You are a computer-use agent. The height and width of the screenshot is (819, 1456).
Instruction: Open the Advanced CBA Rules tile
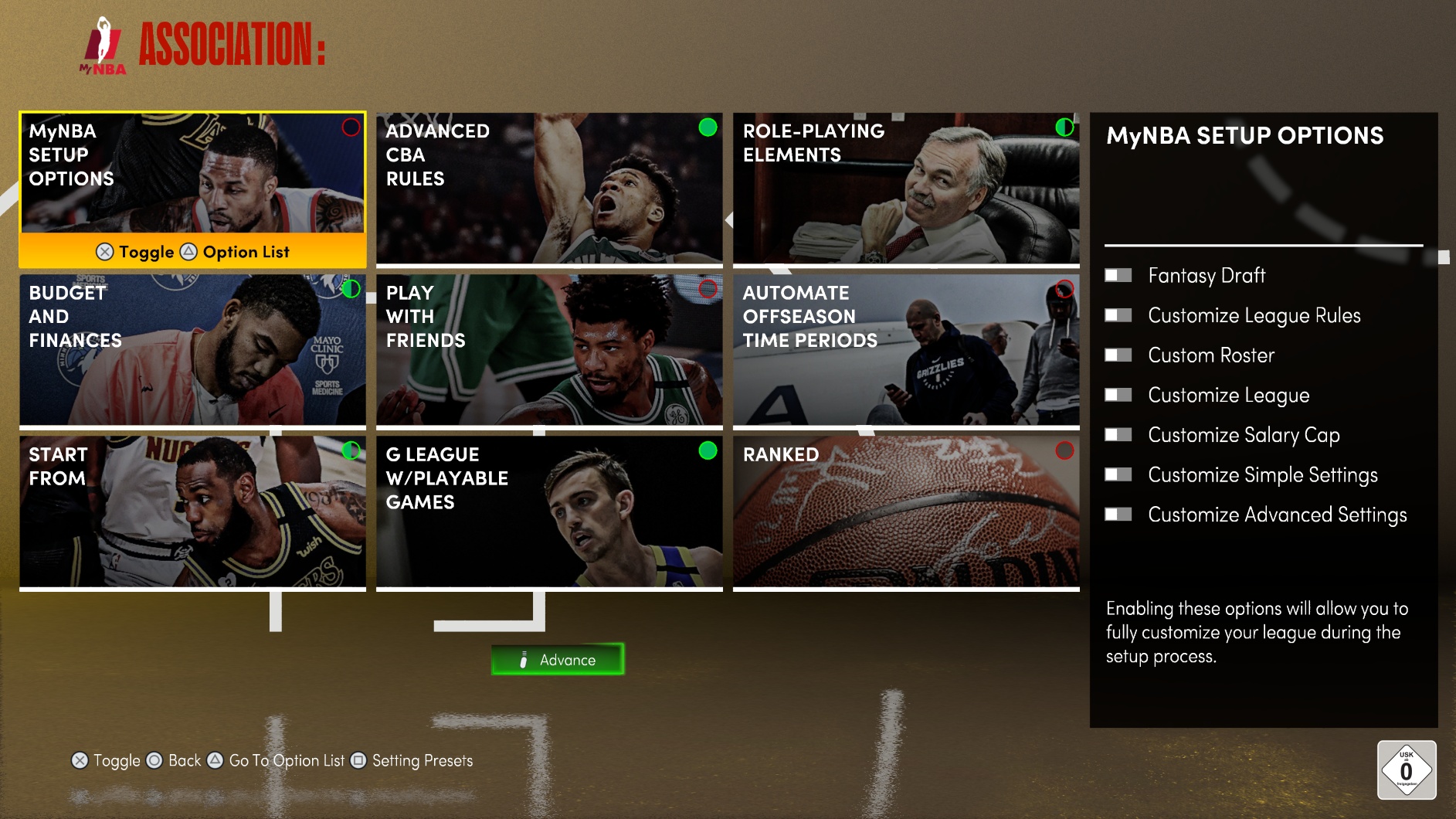click(549, 189)
